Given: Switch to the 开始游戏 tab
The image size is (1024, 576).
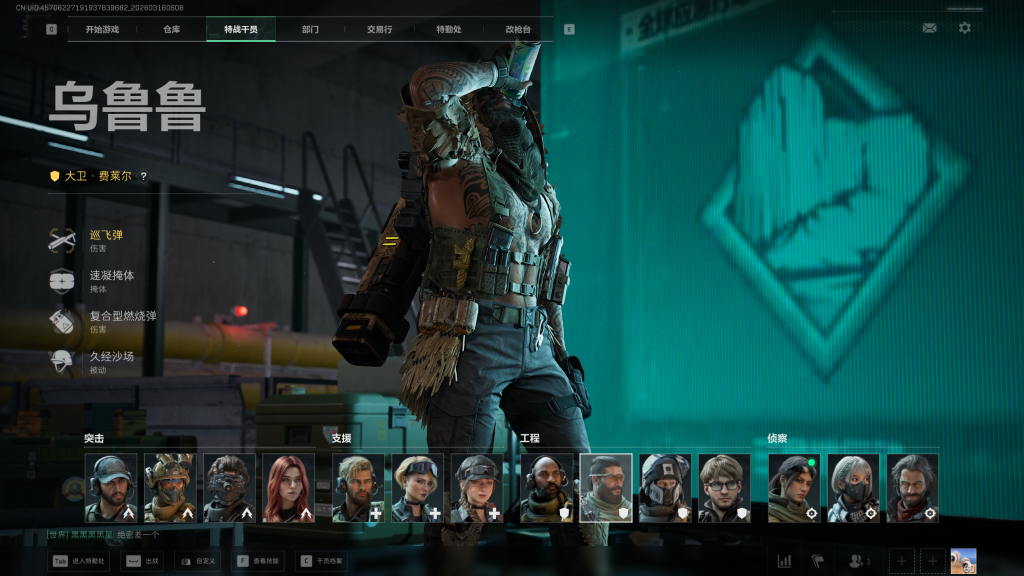Looking at the screenshot, I should pos(102,29).
